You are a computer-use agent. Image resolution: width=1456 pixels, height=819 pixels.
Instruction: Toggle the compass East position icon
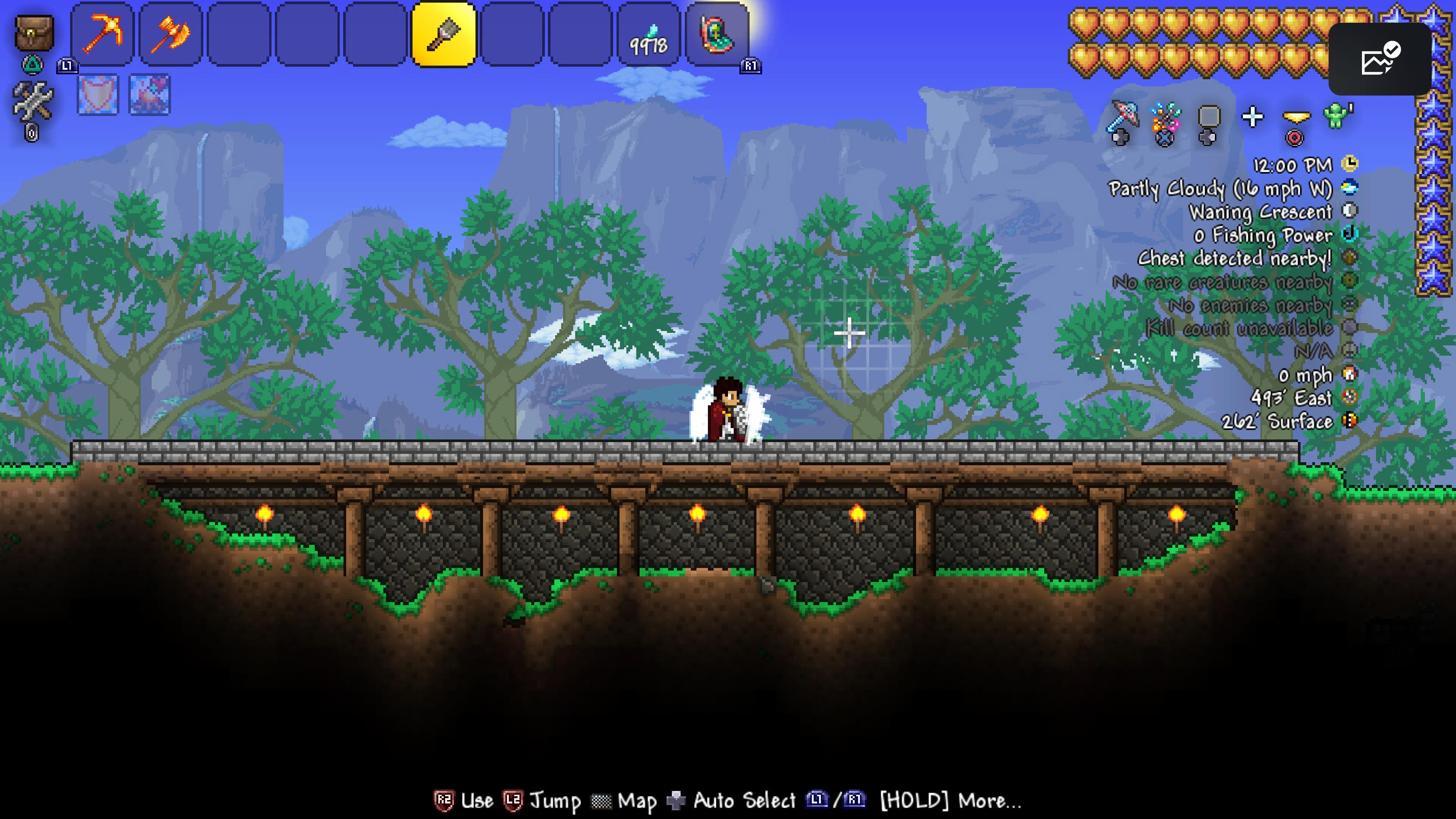(1350, 397)
